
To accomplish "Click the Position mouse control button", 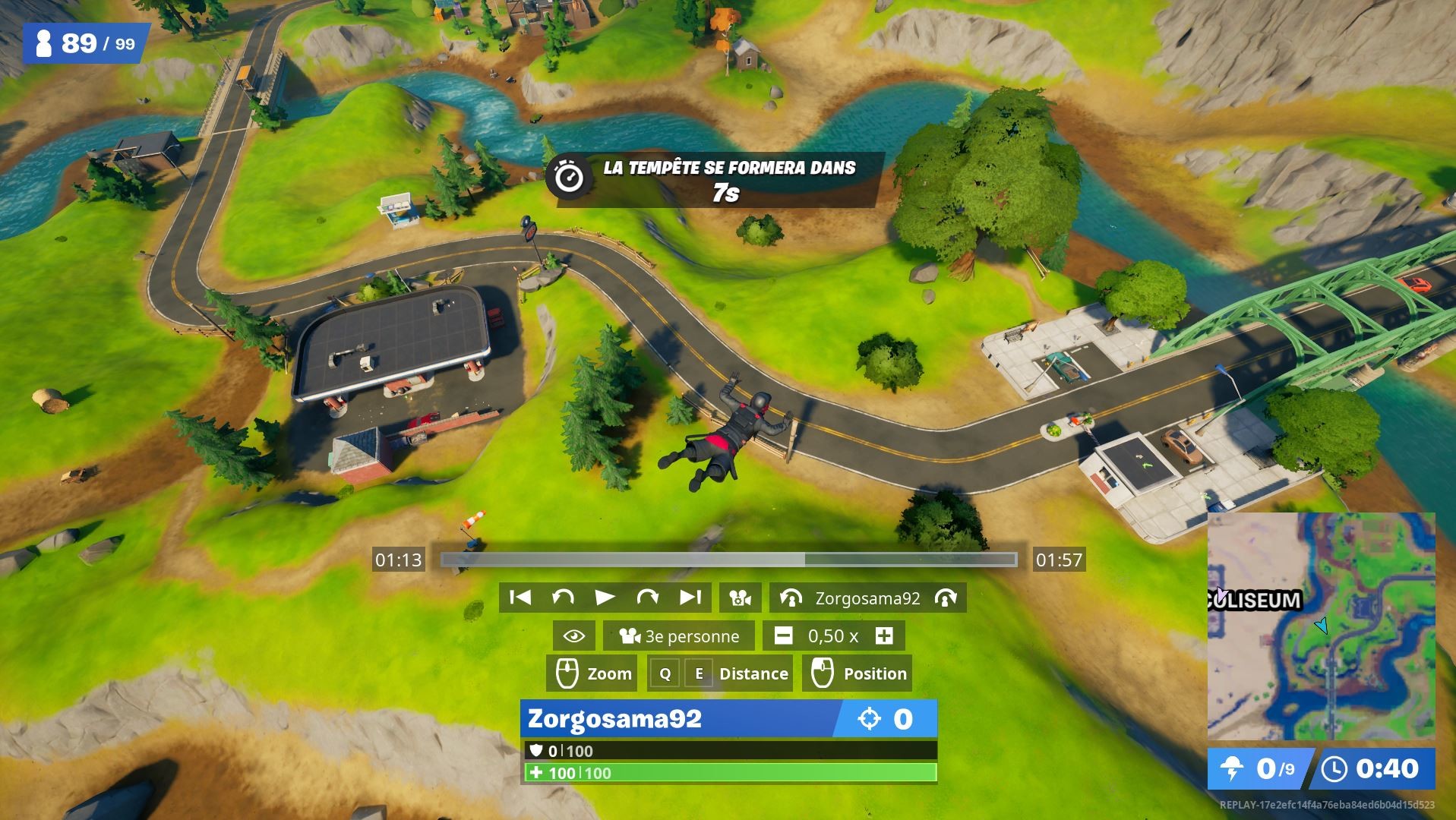I will [x=857, y=673].
